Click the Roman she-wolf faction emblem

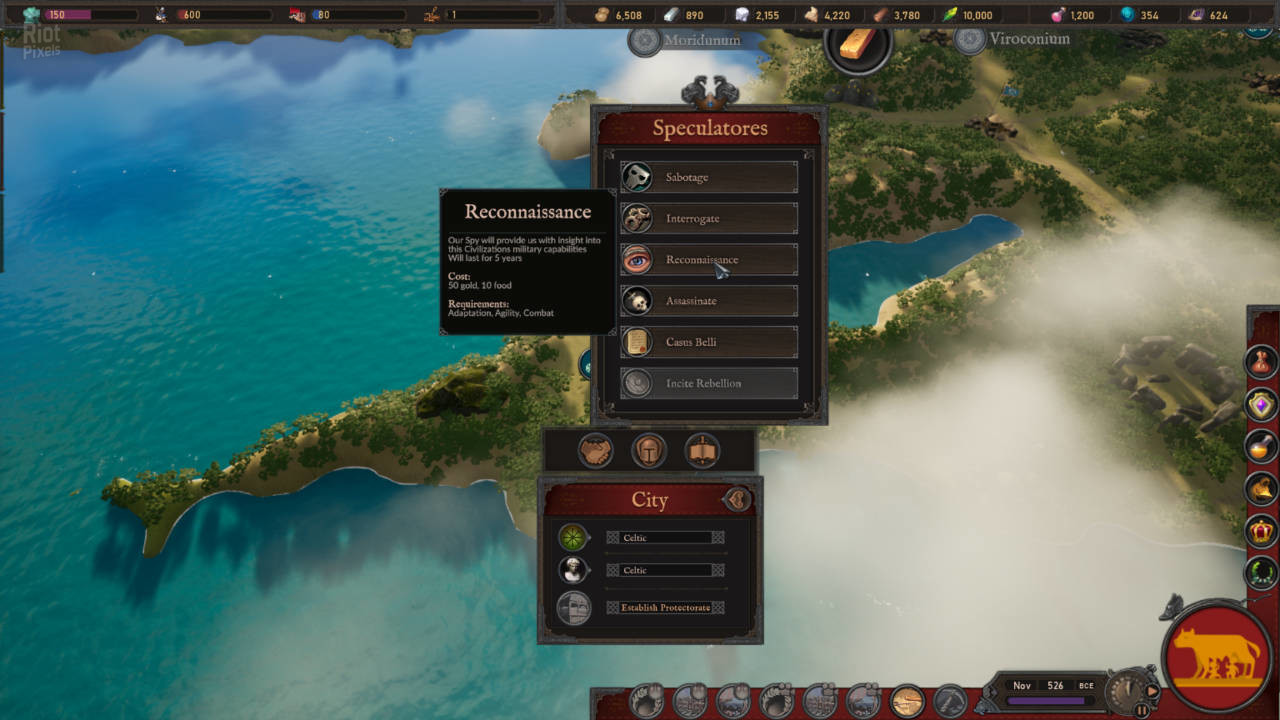pos(1217,655)
